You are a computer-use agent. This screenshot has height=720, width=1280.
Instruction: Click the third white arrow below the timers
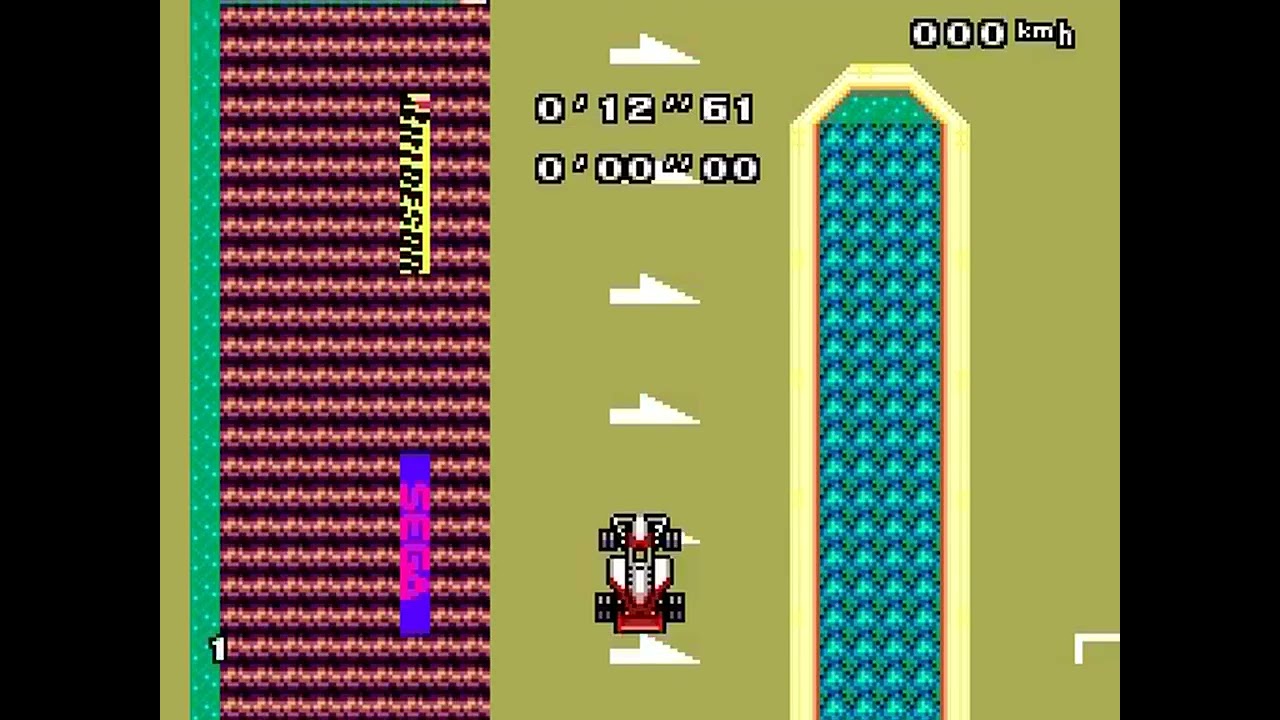[652, 410]
